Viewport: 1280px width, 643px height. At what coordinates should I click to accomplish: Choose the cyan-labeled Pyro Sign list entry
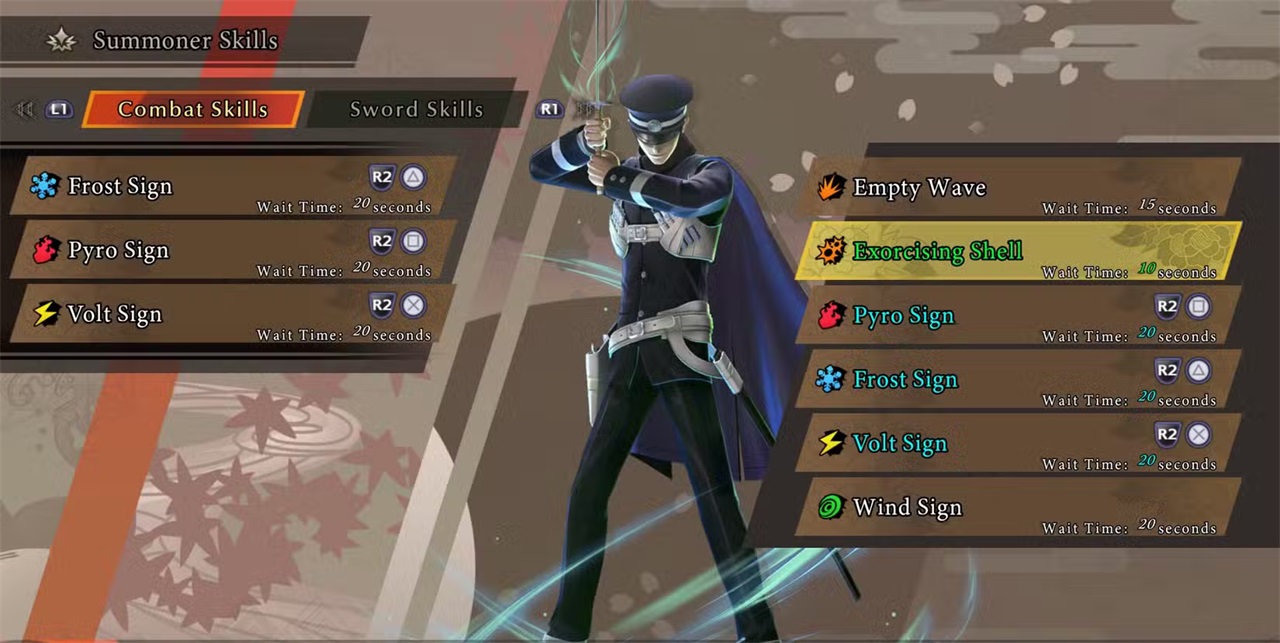(x=1018, y=316)
